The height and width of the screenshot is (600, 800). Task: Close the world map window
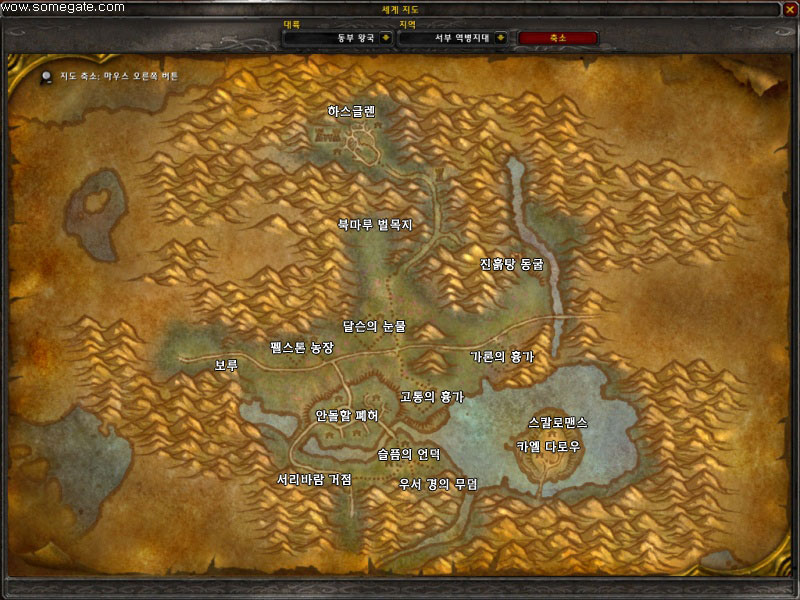(789, 8)
